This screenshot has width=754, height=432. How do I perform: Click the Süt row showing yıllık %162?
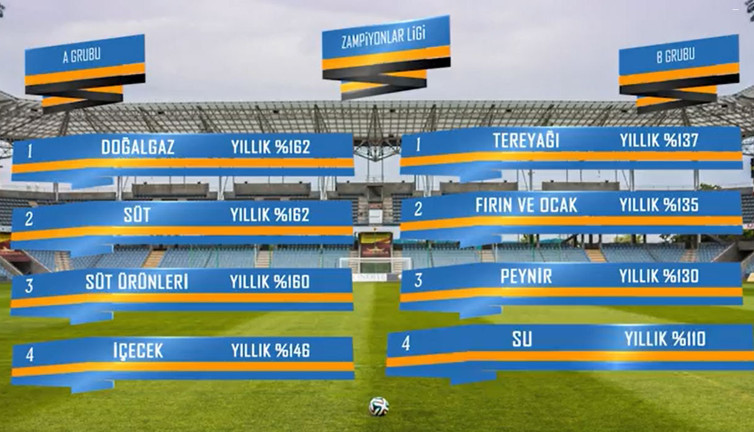tap(183, 216)
